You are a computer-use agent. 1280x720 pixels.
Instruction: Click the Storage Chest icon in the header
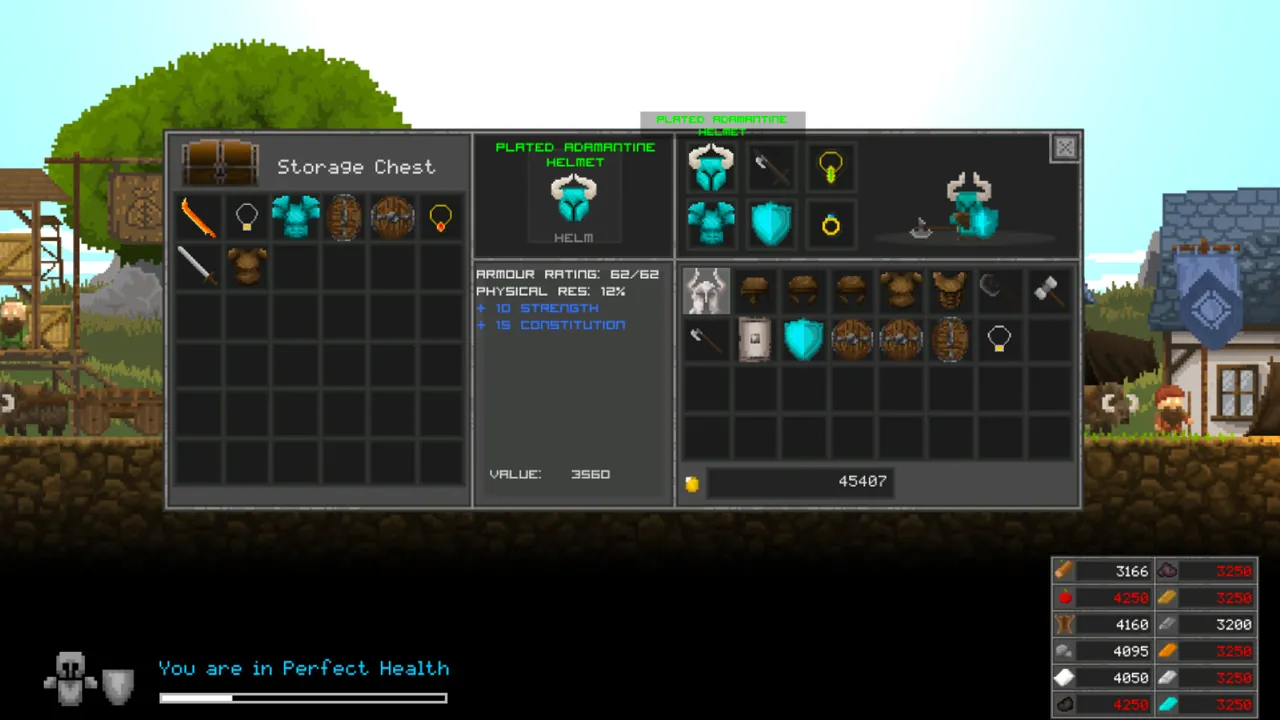point(220,166)
